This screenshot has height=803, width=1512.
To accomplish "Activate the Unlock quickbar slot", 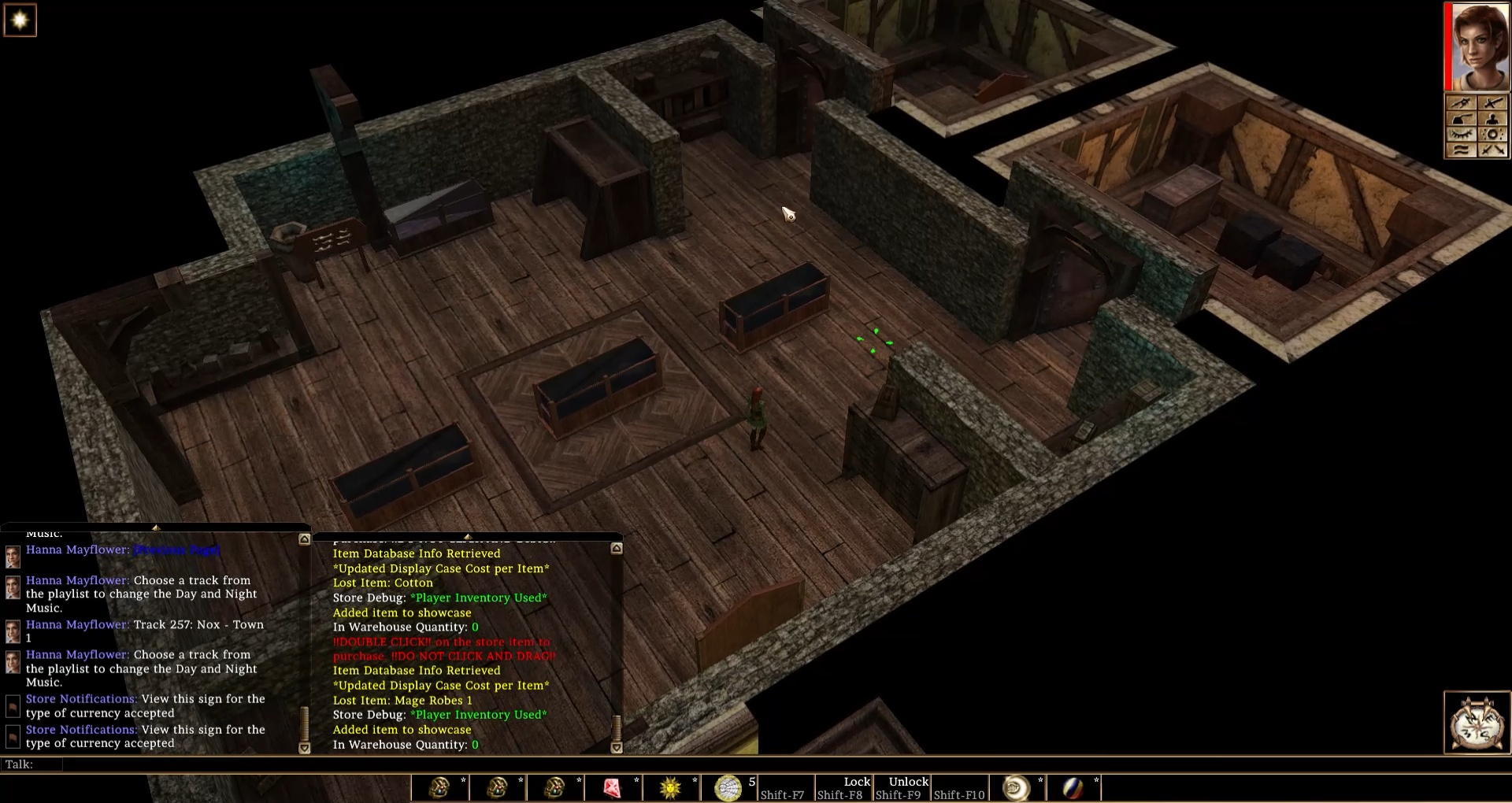I will [902, 787].
